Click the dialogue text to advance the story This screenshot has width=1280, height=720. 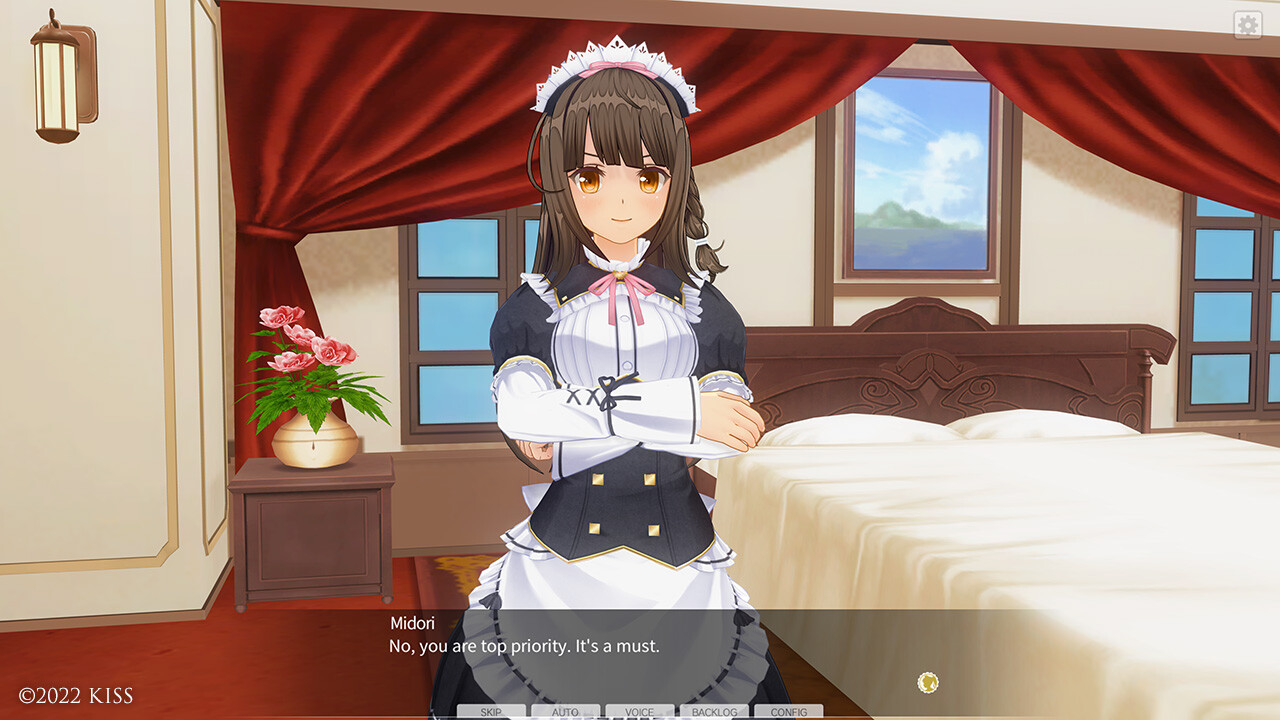pos(523,647)
